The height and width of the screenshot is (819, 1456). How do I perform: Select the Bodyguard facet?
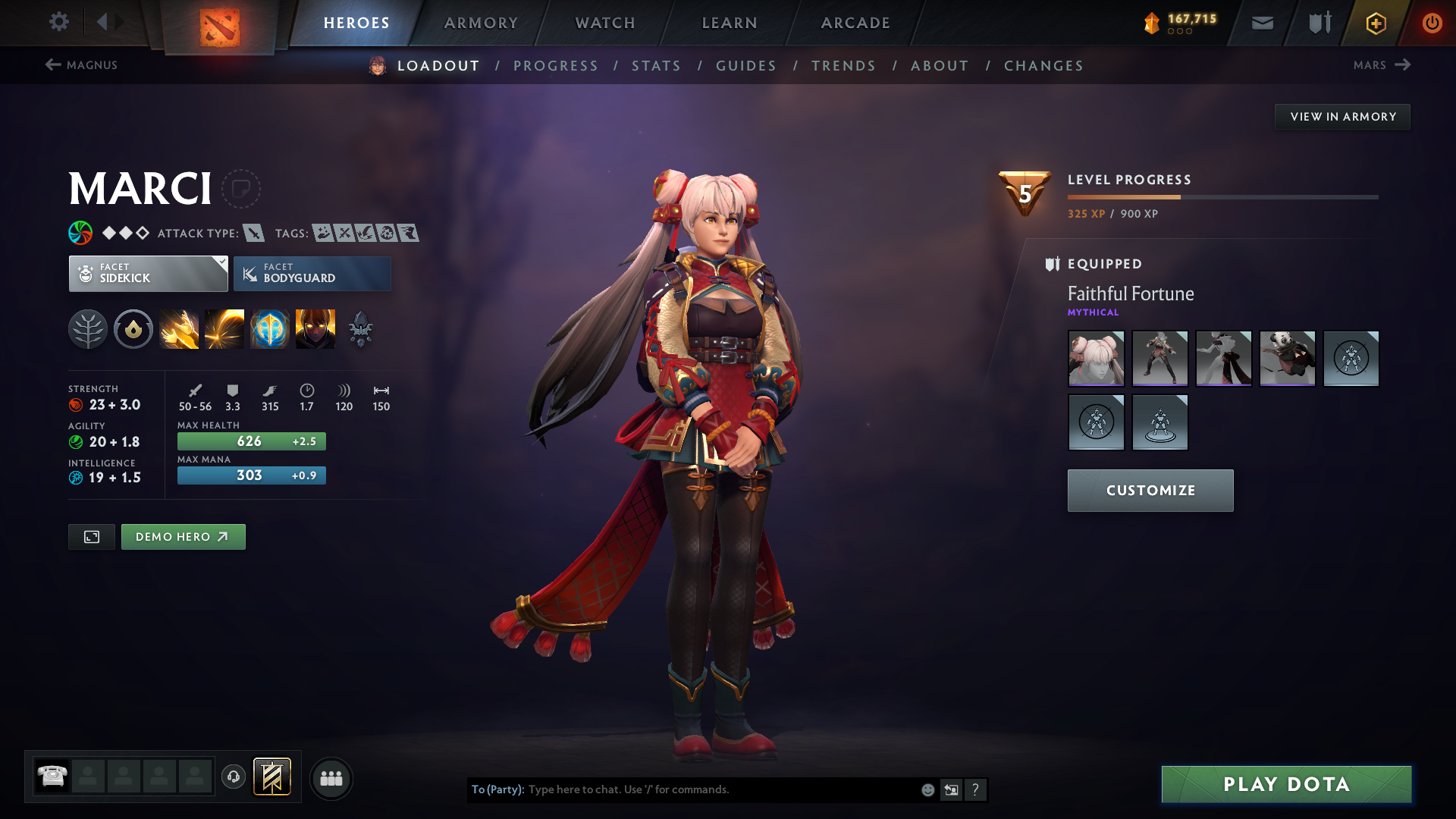(312, 274)
